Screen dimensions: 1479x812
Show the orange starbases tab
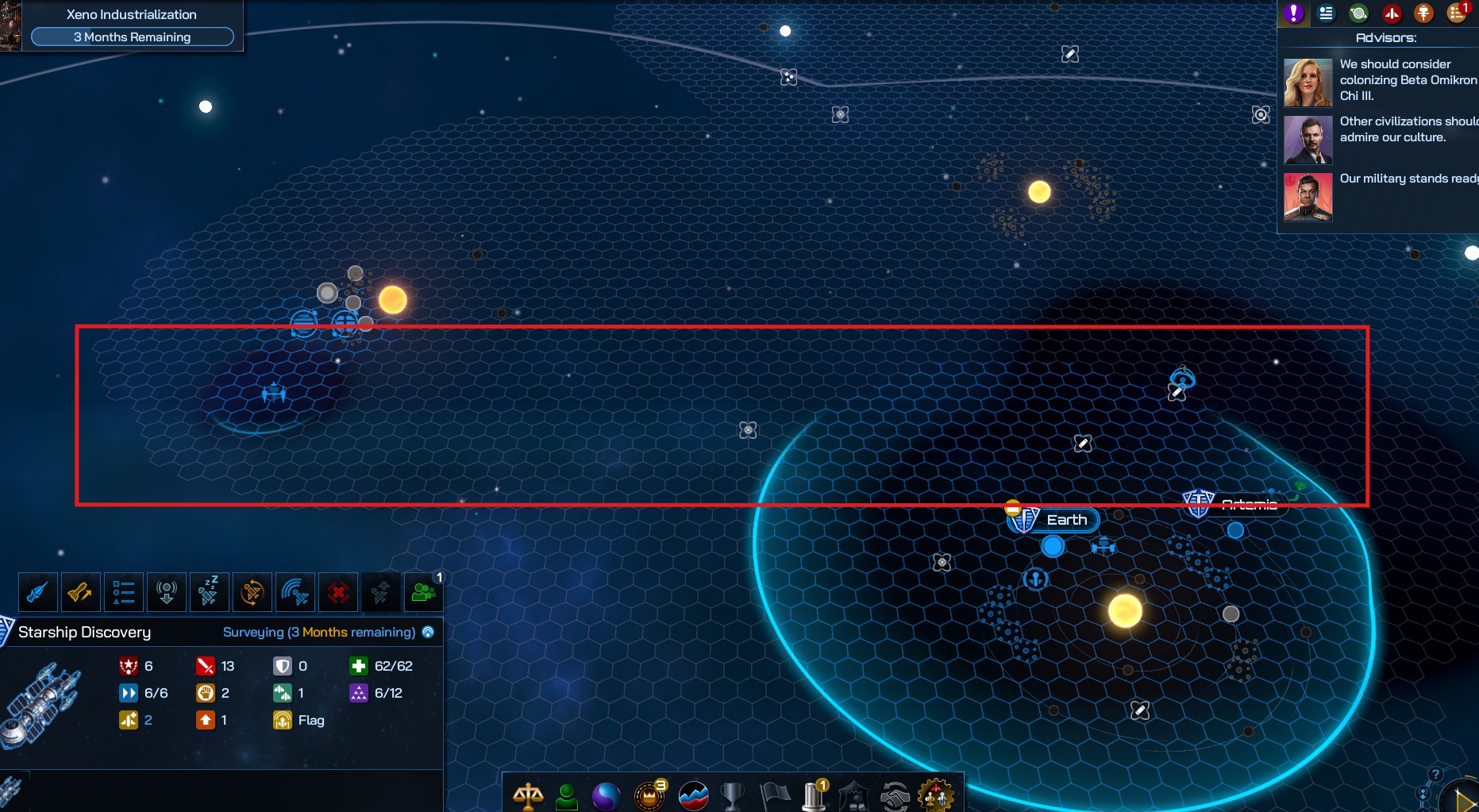point(1423,13)
